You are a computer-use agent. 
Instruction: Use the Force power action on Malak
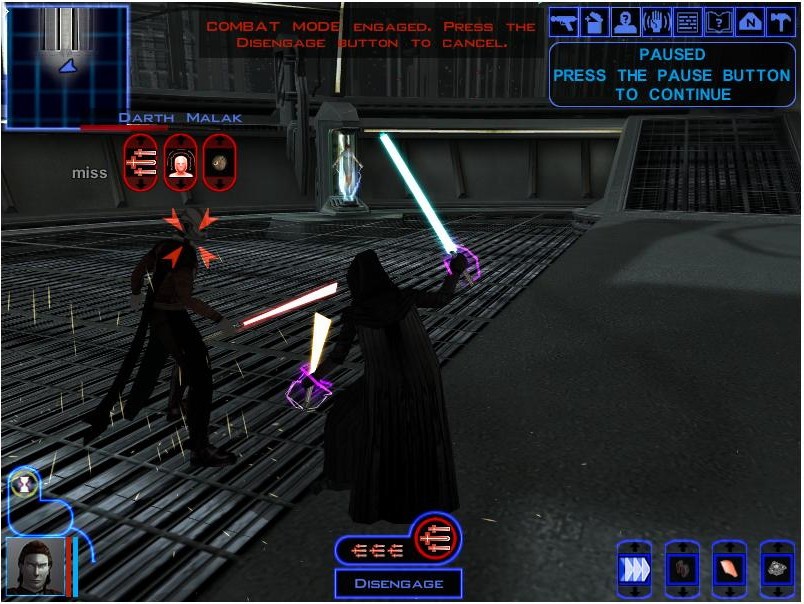pyautogui.click(x=180, y=160)
